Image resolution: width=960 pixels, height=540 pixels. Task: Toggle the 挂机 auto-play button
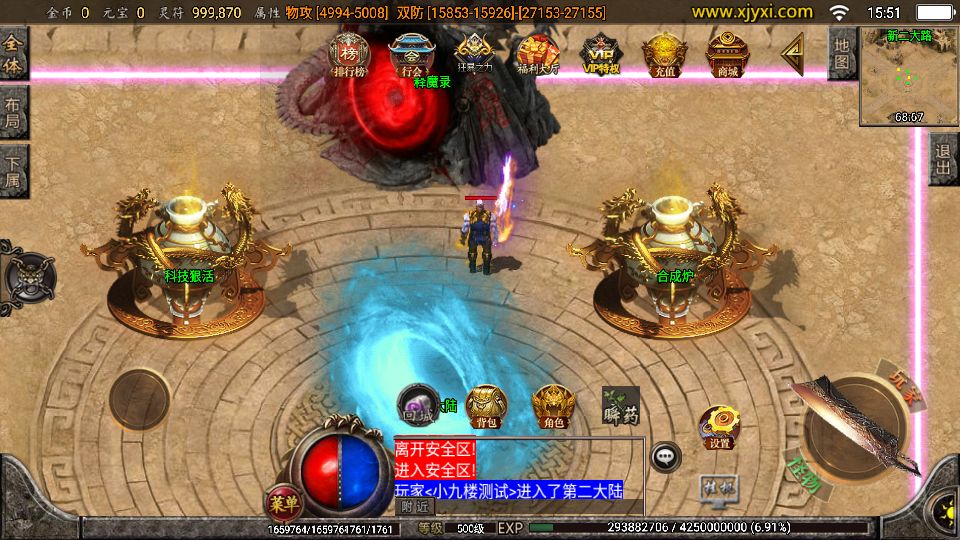(x=718, y=488)
